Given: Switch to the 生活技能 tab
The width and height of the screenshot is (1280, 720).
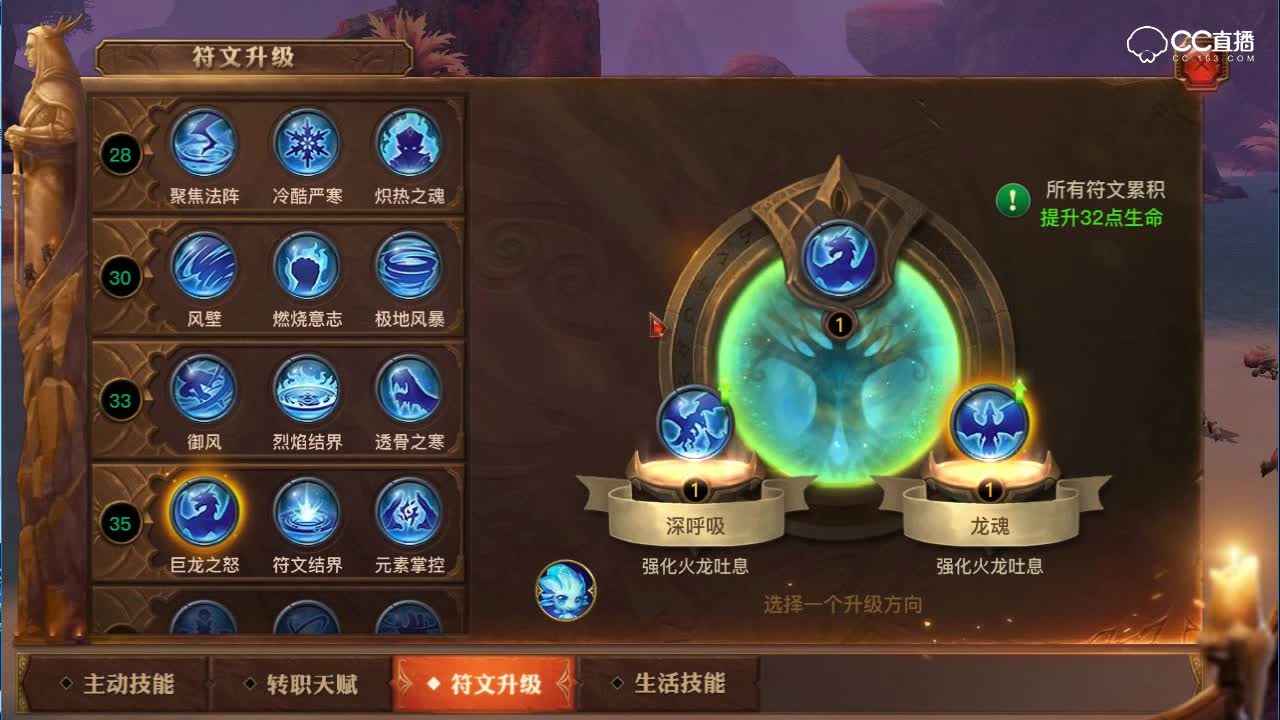Looking at the screenshot, I should (680, 686).
